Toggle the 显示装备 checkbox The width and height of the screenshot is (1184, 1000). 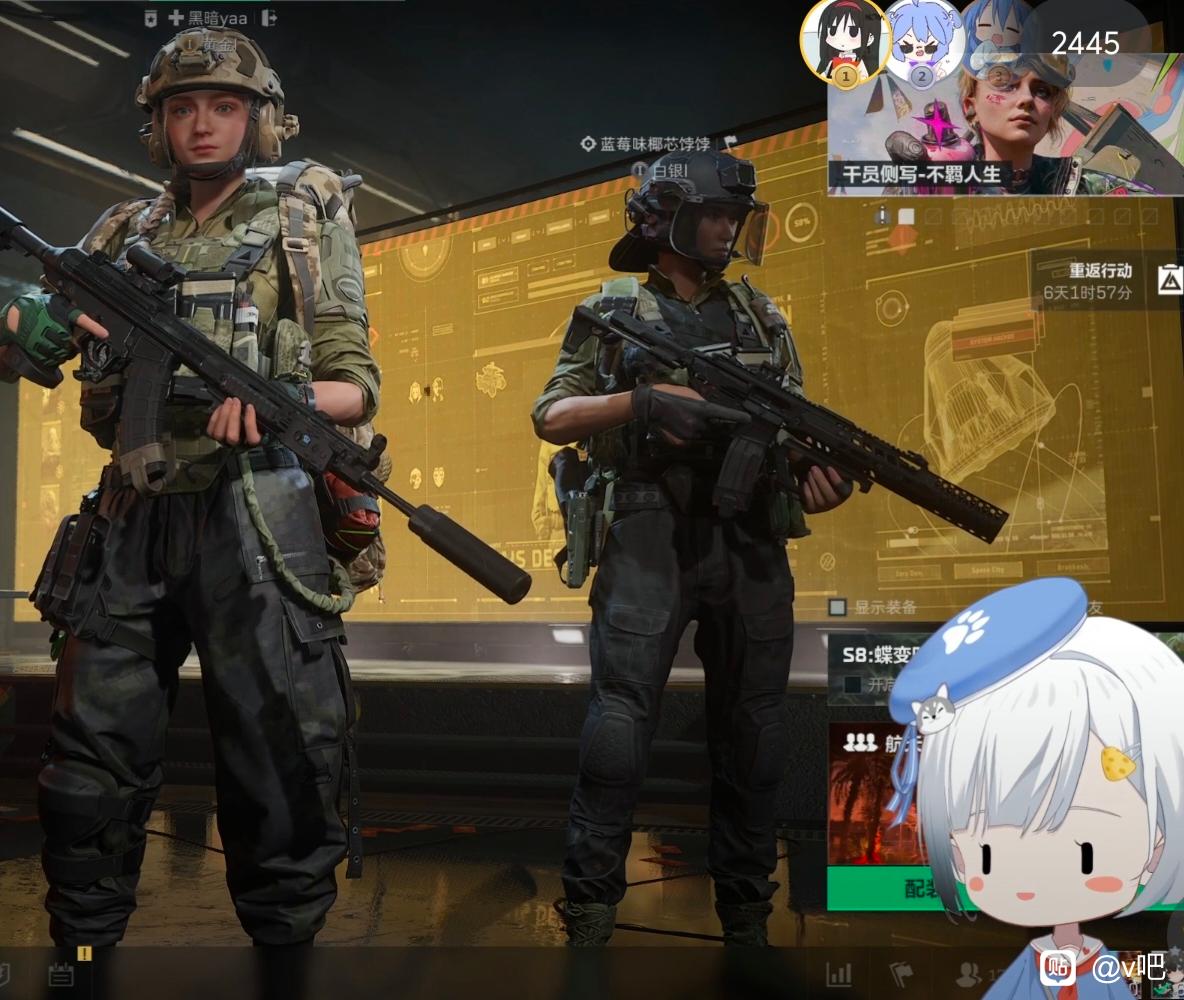[x=838, y=607]
